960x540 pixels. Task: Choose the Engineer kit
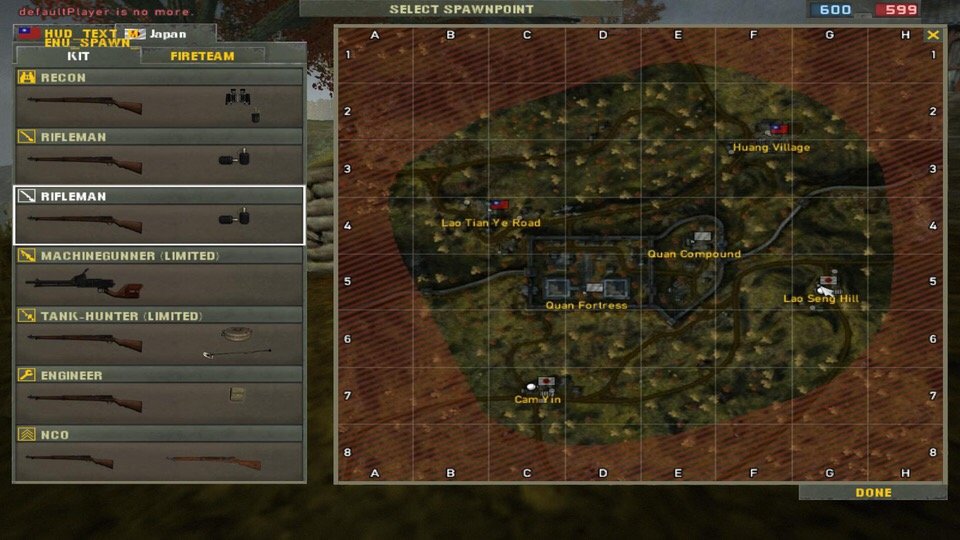[159, 395]
